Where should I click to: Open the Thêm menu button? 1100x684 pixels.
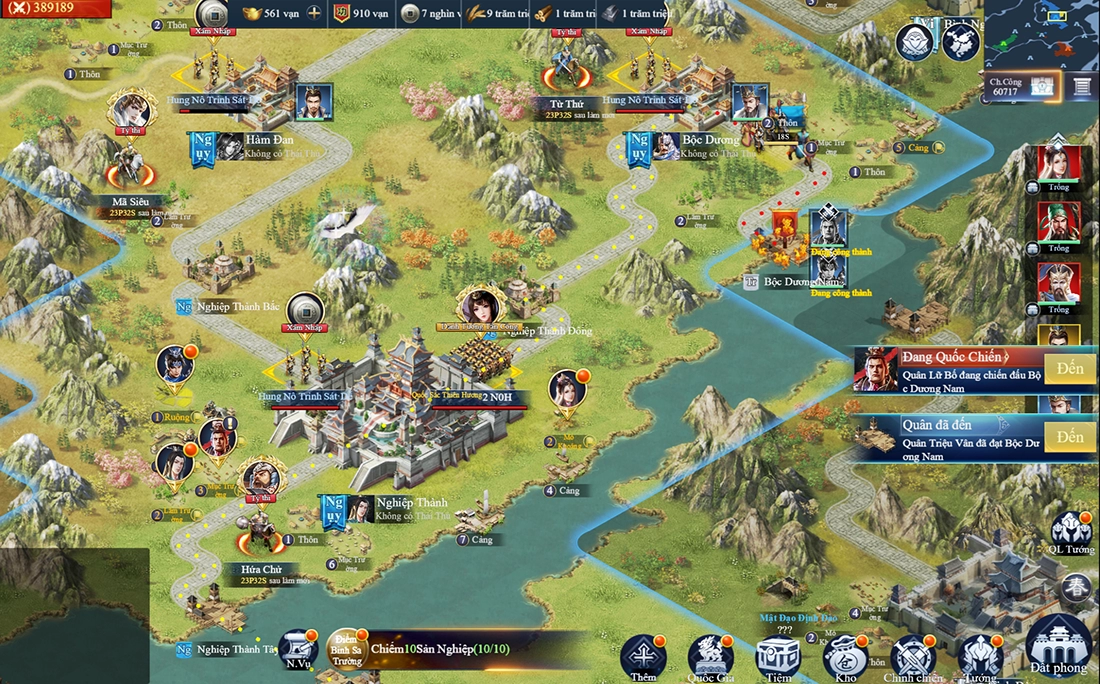pyautogui.click(x=643, y=656)
